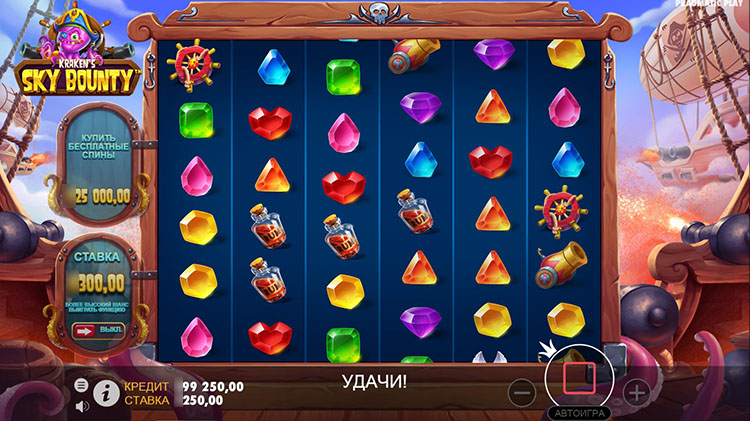The image size is (750, 421).
Task: Decrease the bet with the minus button
Action: [522, 391]
